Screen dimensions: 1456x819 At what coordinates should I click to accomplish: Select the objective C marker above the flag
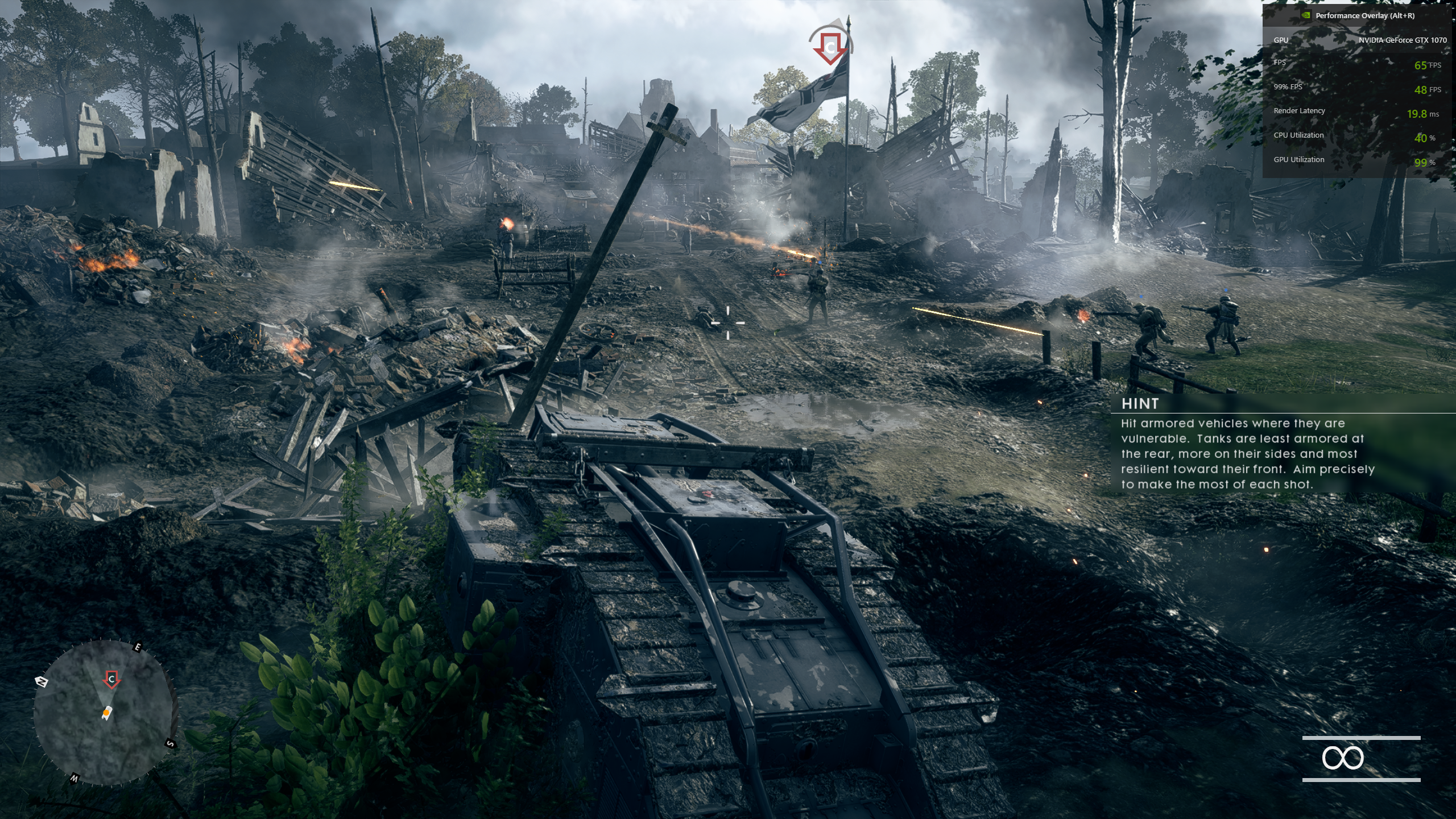point(830,47)
